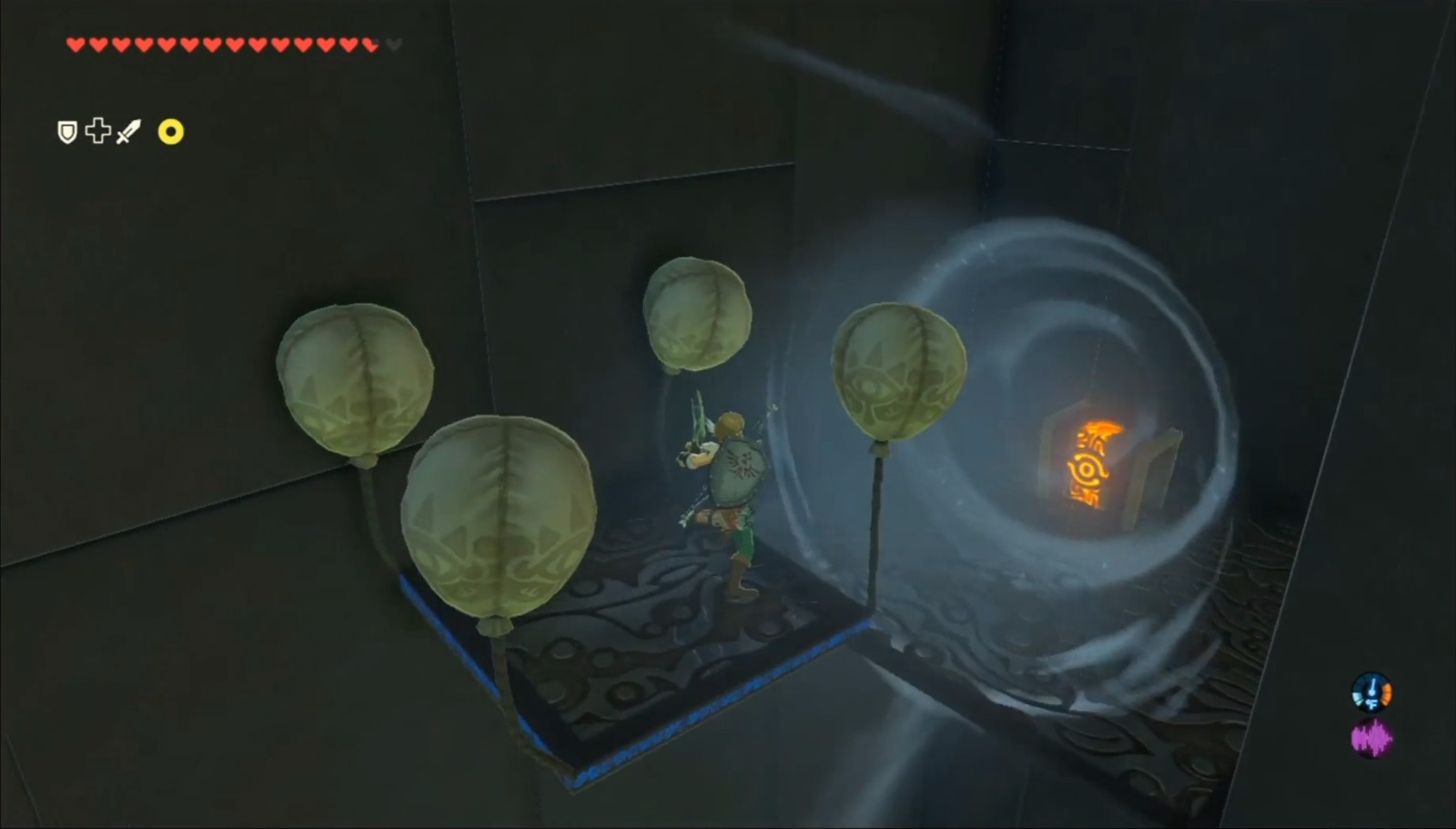The image size is (1456, 829).
Task: Click the orange zone on the temperature dial
Action: click(1387, 693)
